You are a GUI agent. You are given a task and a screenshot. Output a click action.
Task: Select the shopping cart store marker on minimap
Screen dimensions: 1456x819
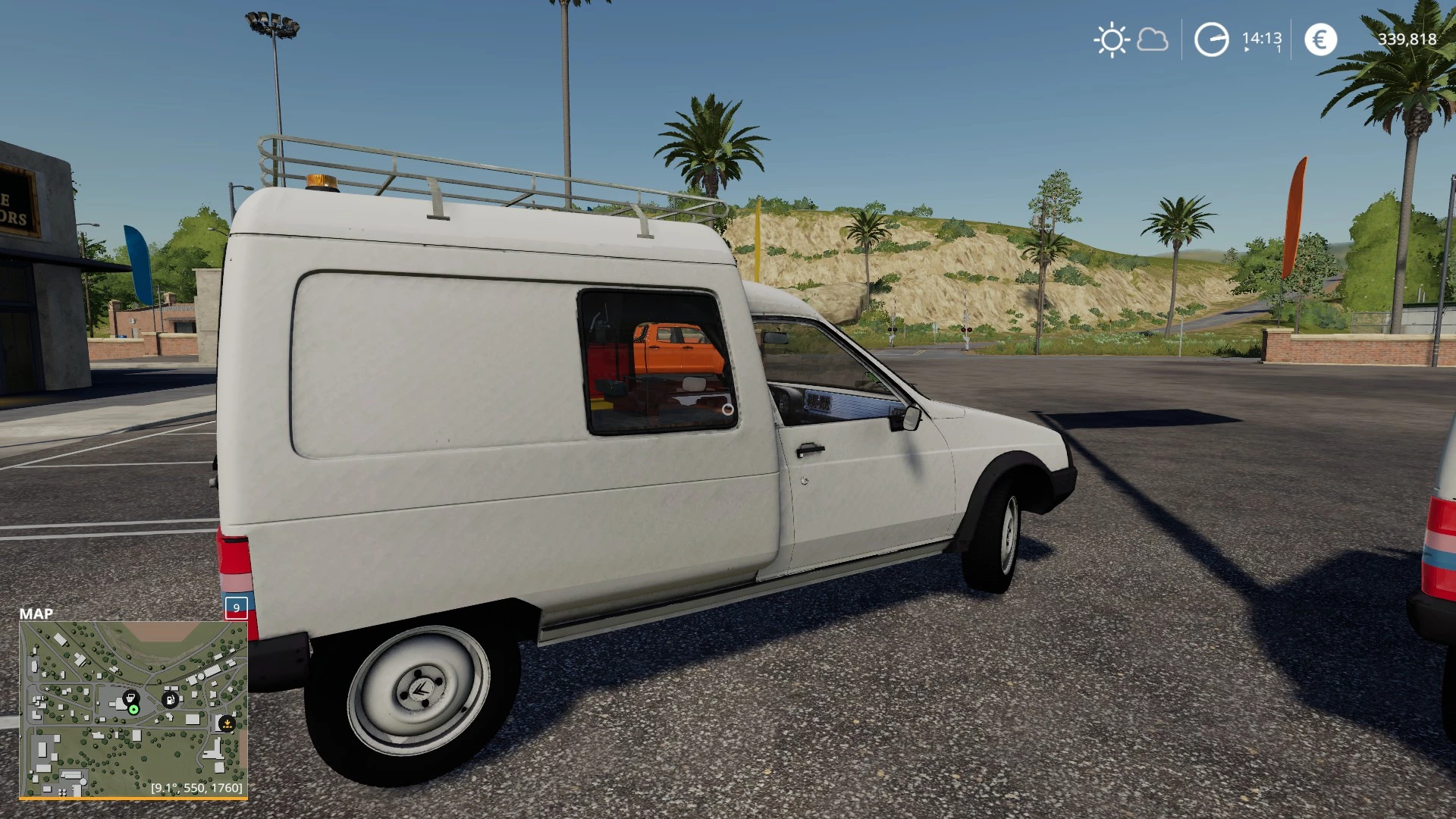click(x=130, y=697)
